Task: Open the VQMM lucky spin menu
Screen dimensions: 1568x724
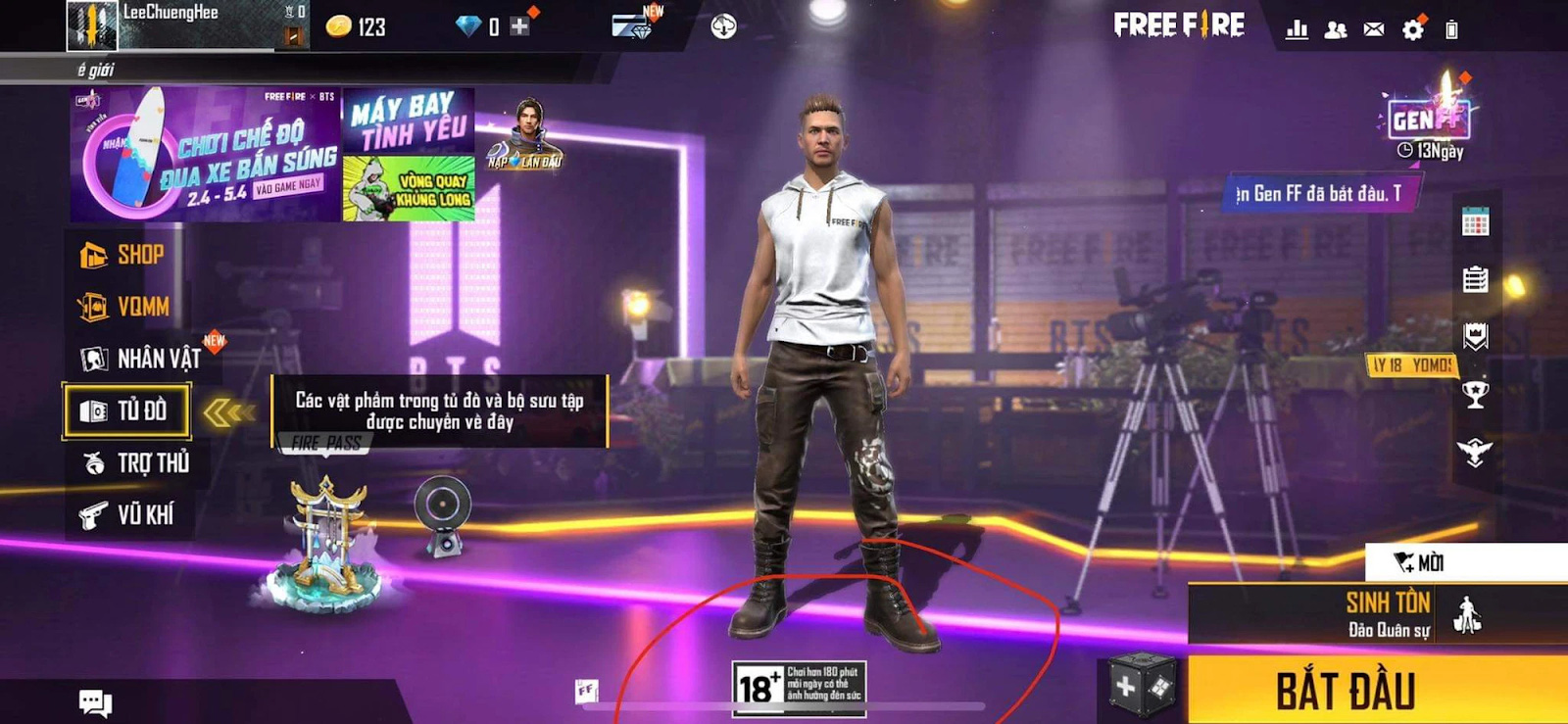Action: coord(125,307)
